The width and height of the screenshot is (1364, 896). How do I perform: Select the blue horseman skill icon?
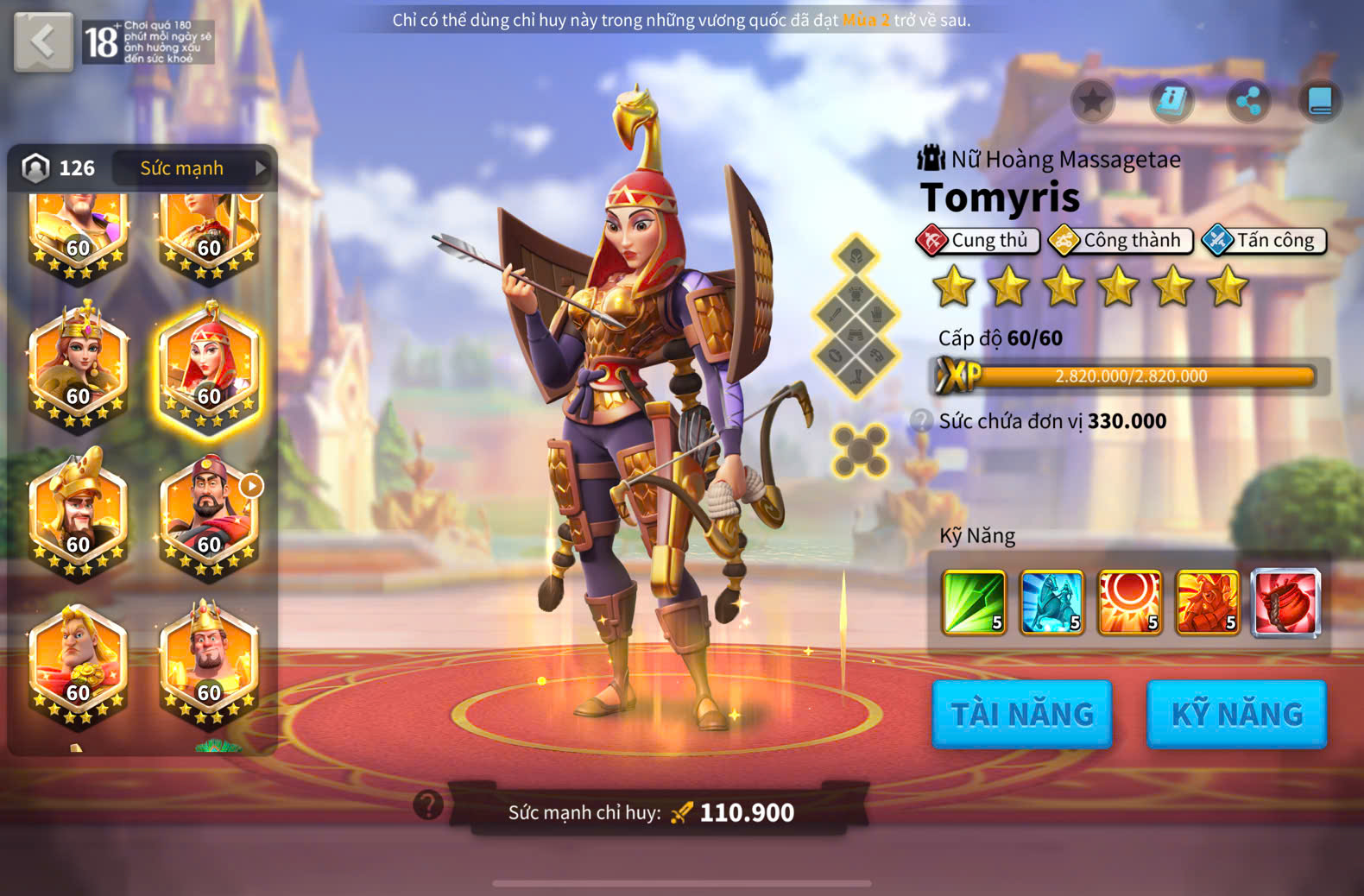pyautogui.click(x=1051, y=603)
